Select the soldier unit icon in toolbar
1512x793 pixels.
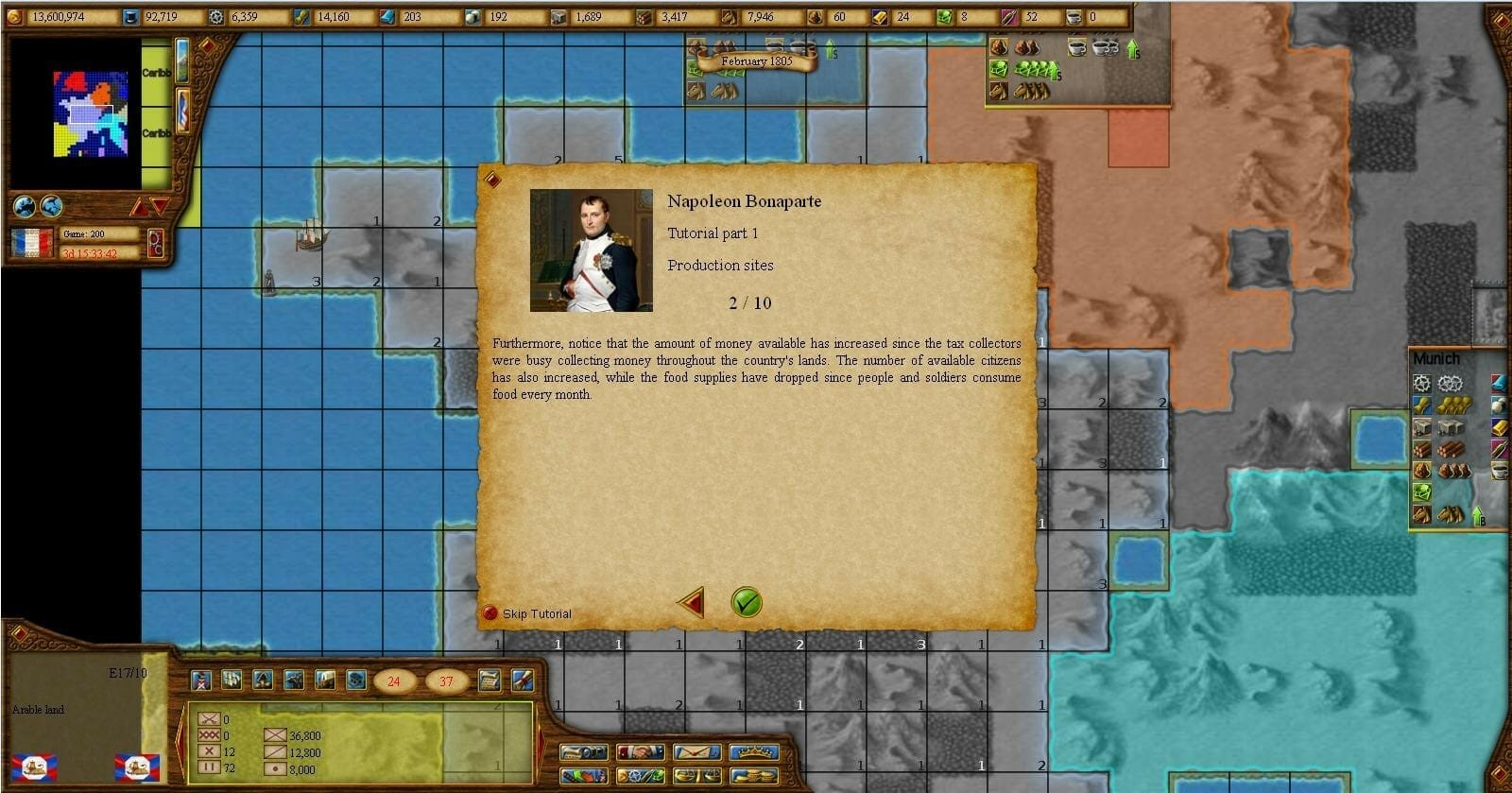(x=201, y=680)
